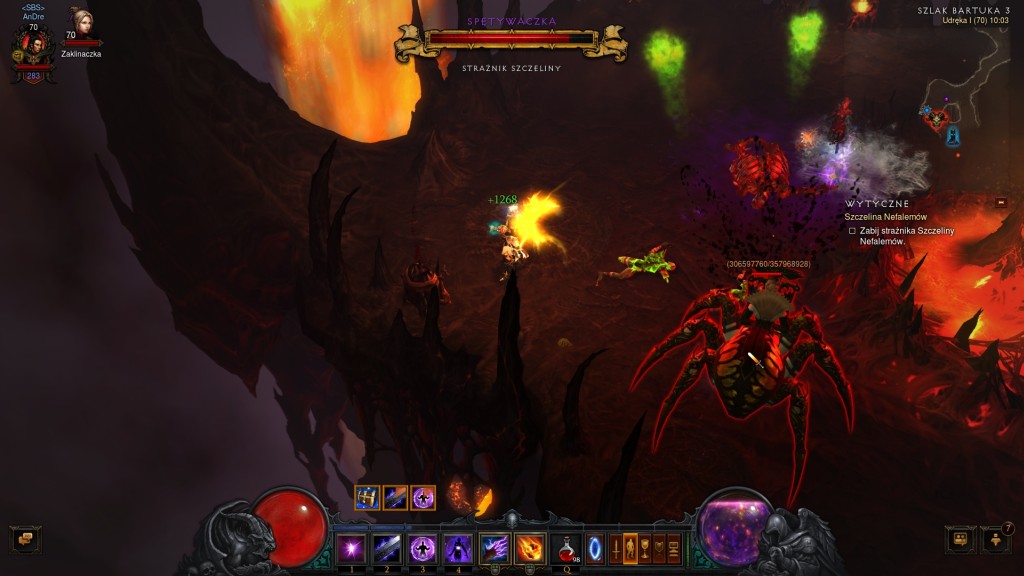Use the blue blade skill in slot 2
The image size is (1024, 576).
(386, 548)
